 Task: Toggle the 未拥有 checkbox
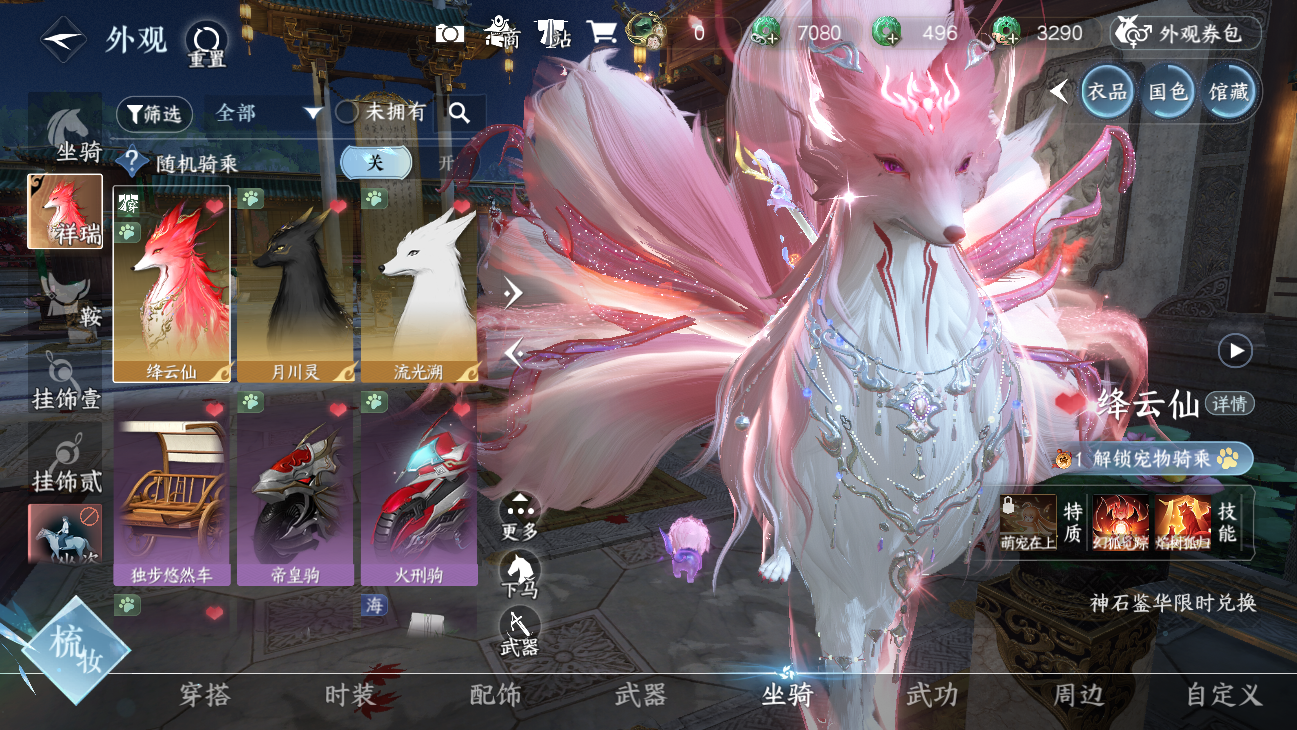coord(347,113)
